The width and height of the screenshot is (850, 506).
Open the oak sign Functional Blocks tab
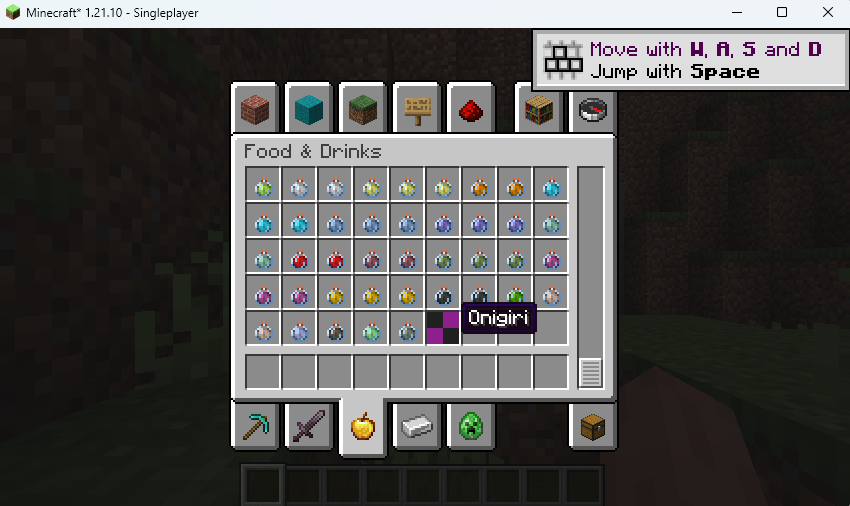[x=417, y=109]
